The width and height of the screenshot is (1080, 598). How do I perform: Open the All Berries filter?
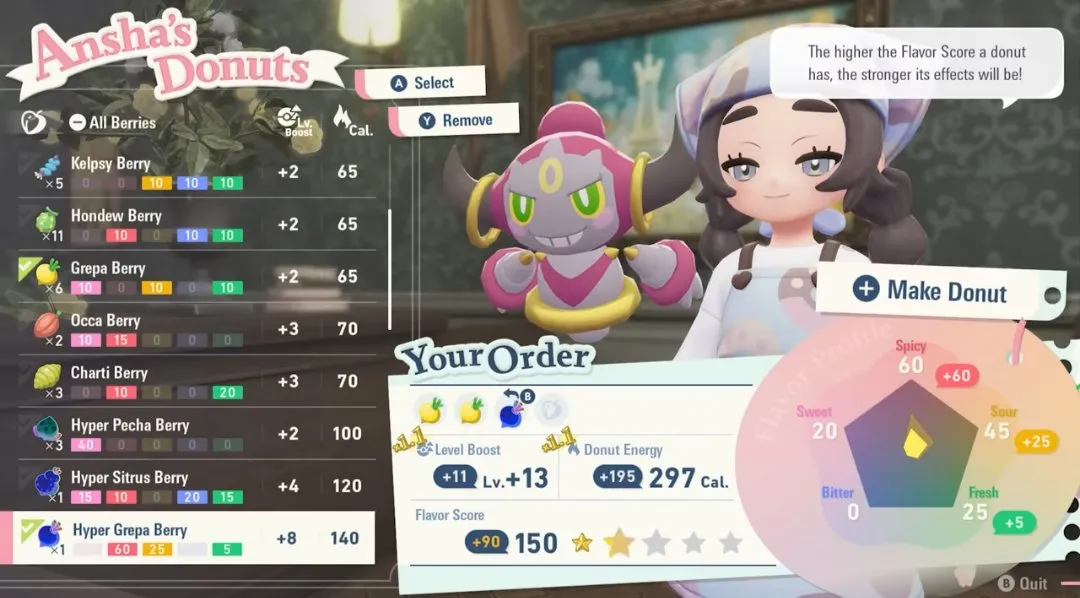[112, 122]
